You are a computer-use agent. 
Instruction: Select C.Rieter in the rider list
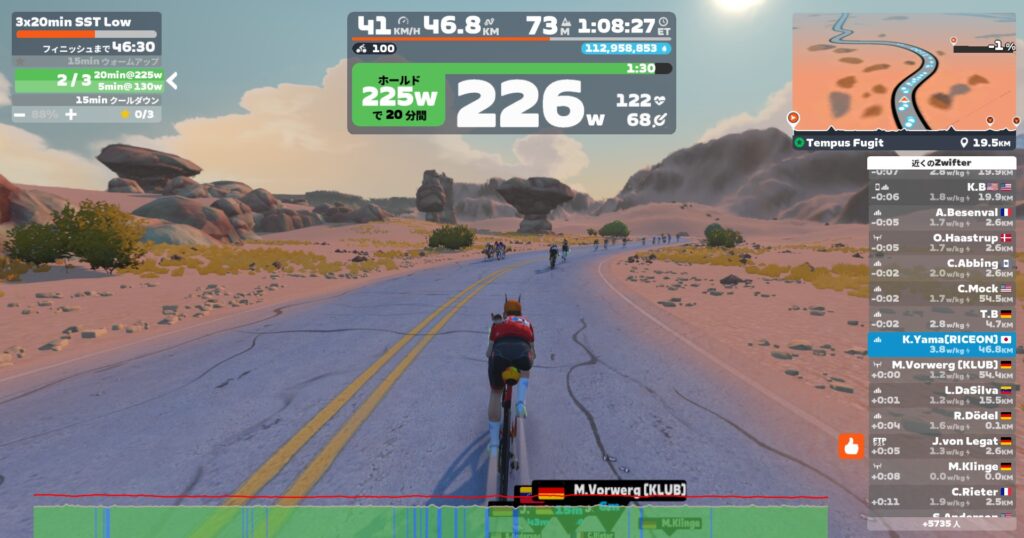coord(941,497)
